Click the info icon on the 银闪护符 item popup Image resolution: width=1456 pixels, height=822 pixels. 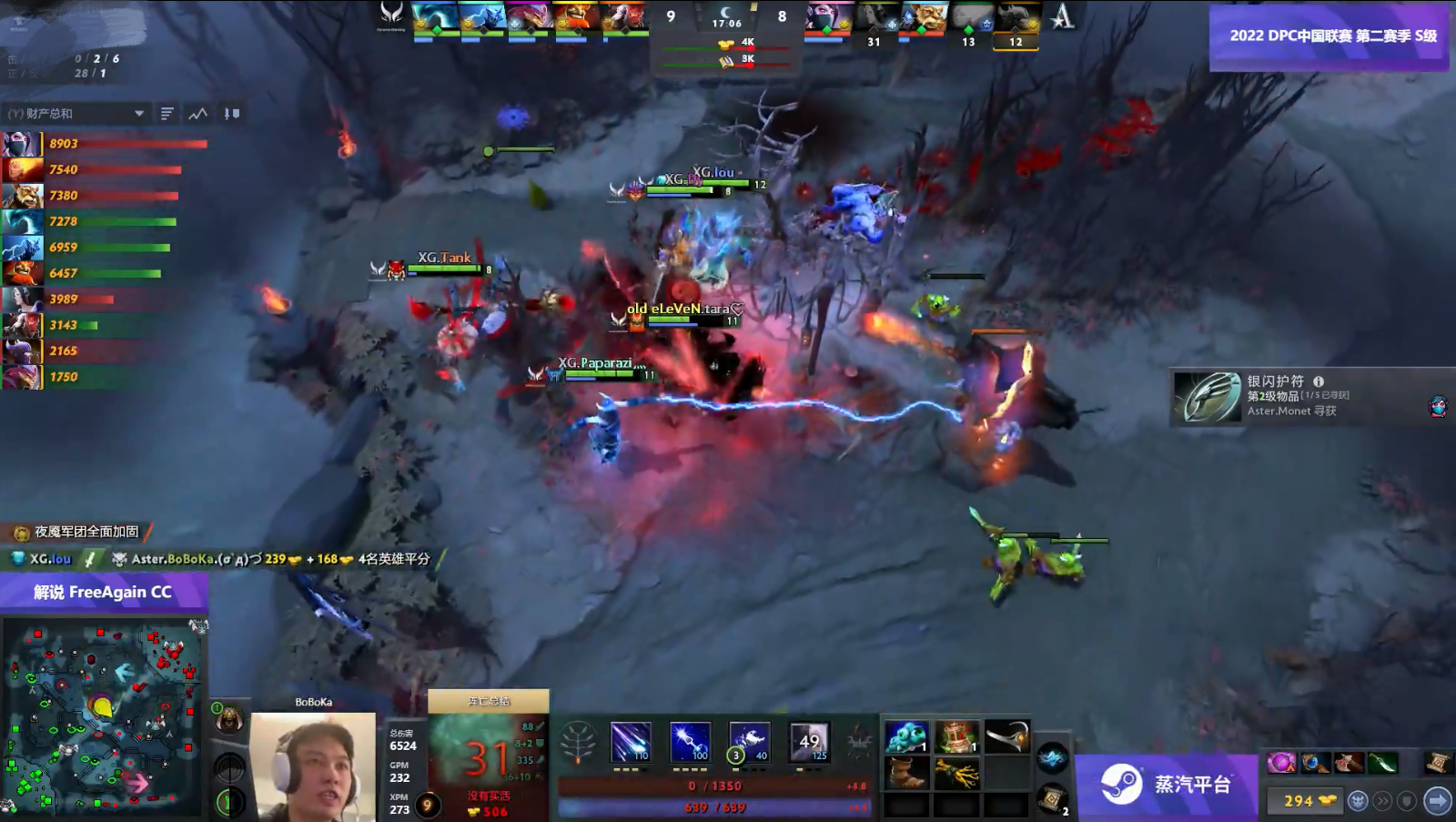click(x=1319, y=383)
